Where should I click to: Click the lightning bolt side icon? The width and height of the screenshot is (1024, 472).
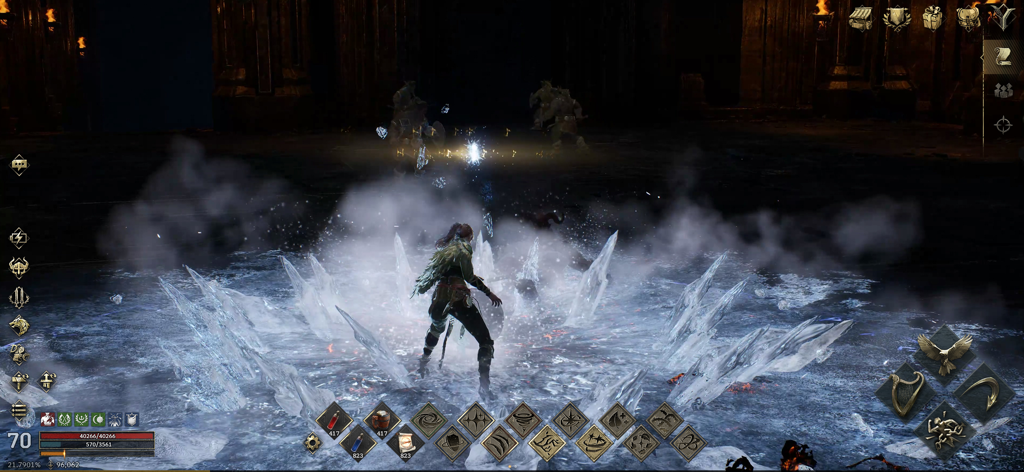(x=19, y=238)
